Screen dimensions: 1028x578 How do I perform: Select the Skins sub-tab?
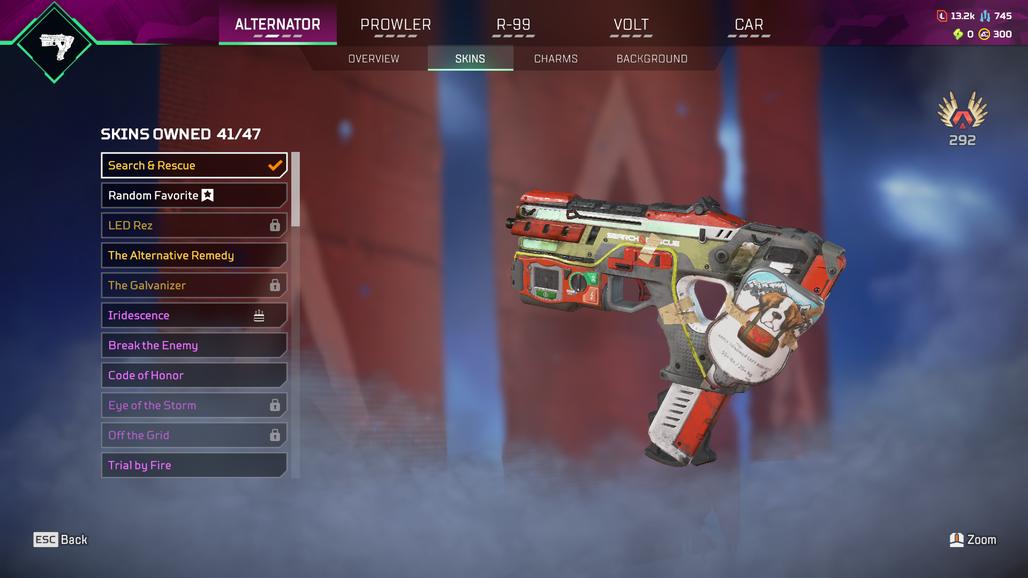pyautogui.click(x=470, y=59)
